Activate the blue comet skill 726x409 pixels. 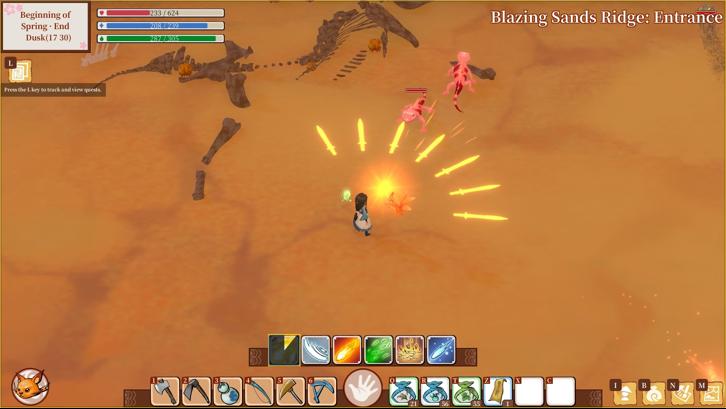coord(441,350)
